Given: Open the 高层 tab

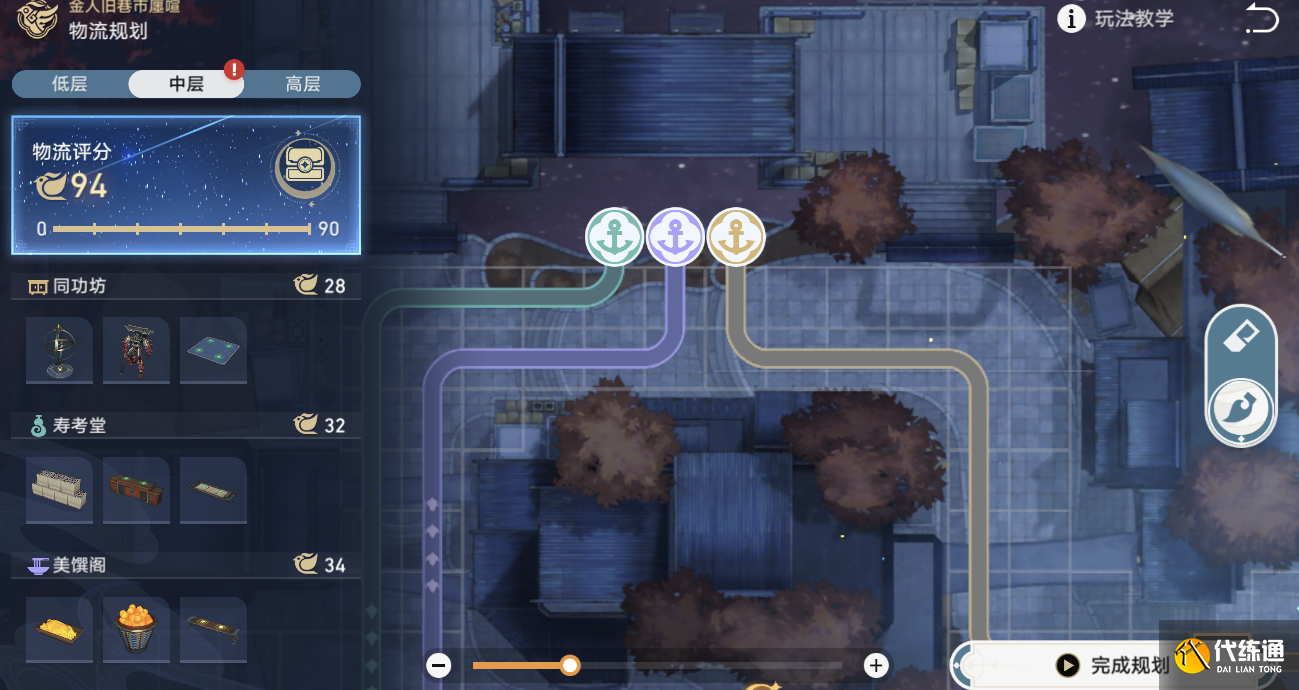Looking at the screenshot, I should 302,84.
